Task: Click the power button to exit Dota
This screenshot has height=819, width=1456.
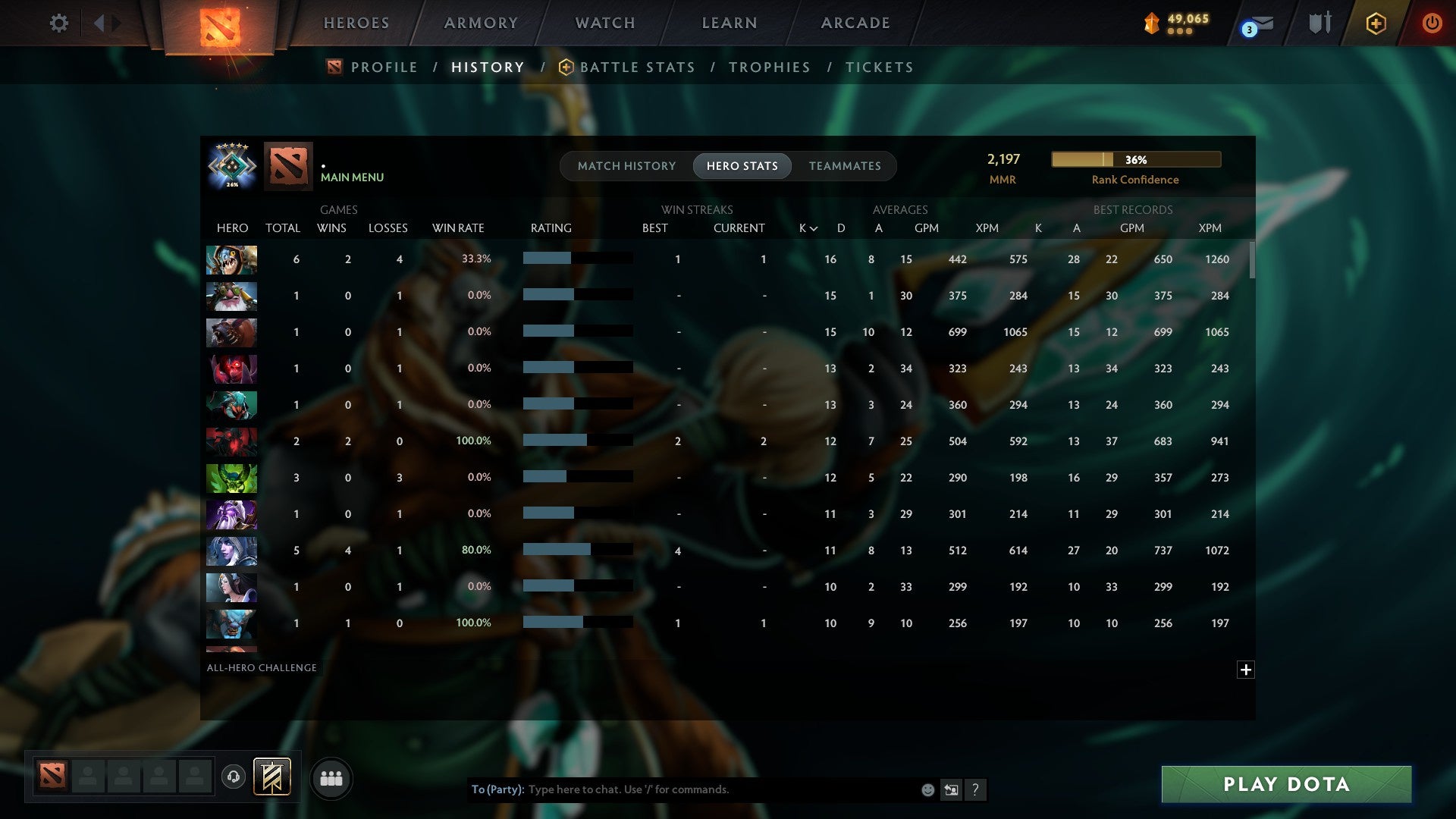Action: tap(1432, 23)
